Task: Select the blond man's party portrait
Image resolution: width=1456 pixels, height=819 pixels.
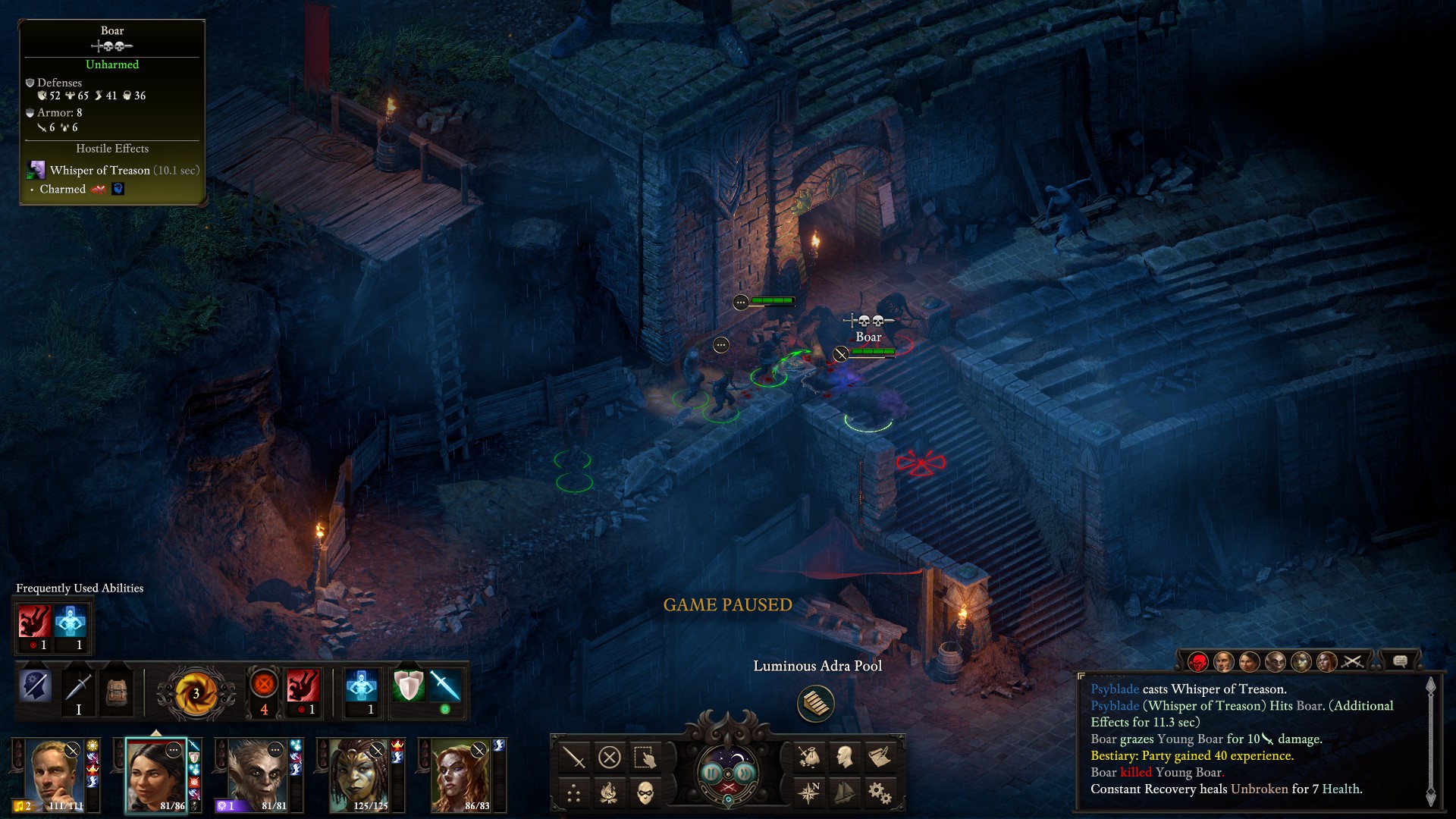Action: 53,775
